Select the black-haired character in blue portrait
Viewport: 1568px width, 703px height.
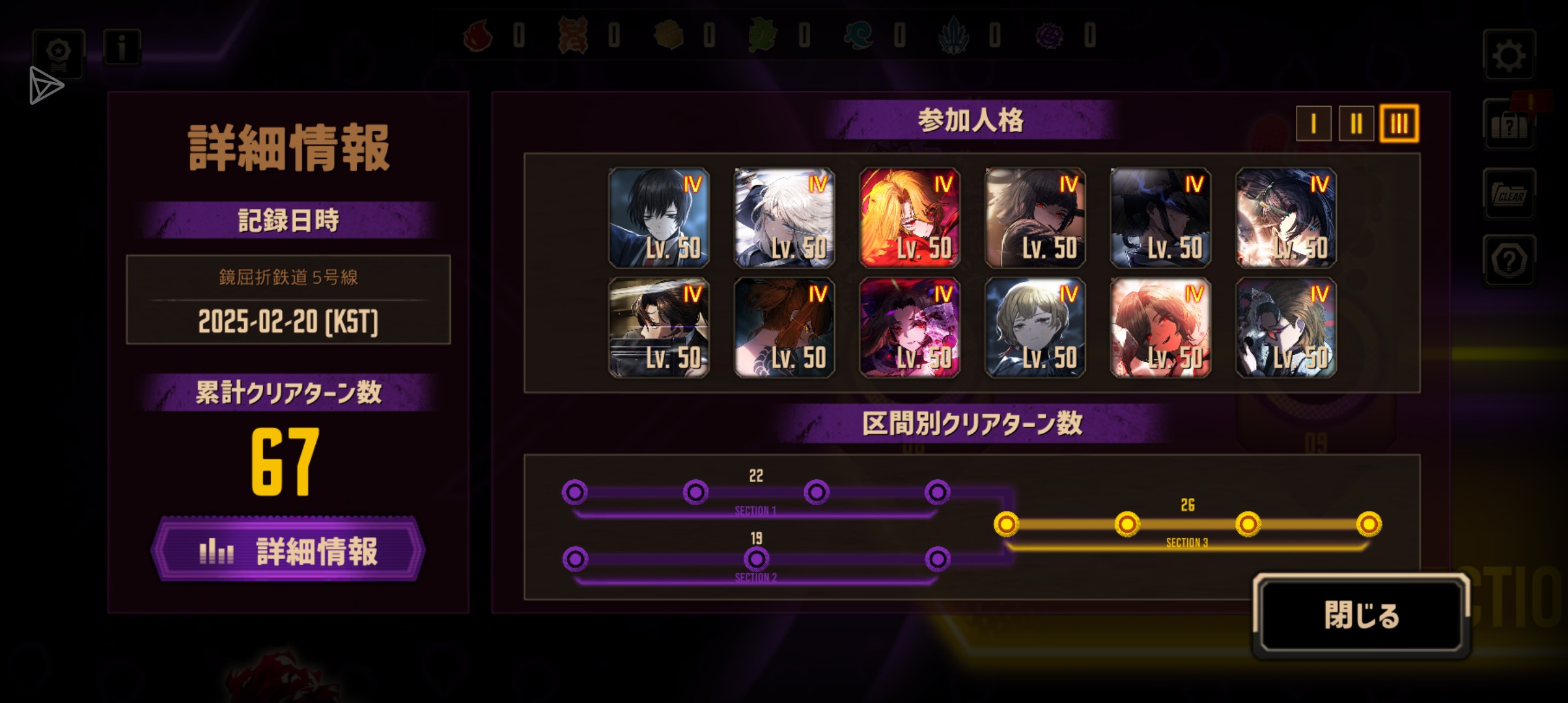[x=658, y=217]
